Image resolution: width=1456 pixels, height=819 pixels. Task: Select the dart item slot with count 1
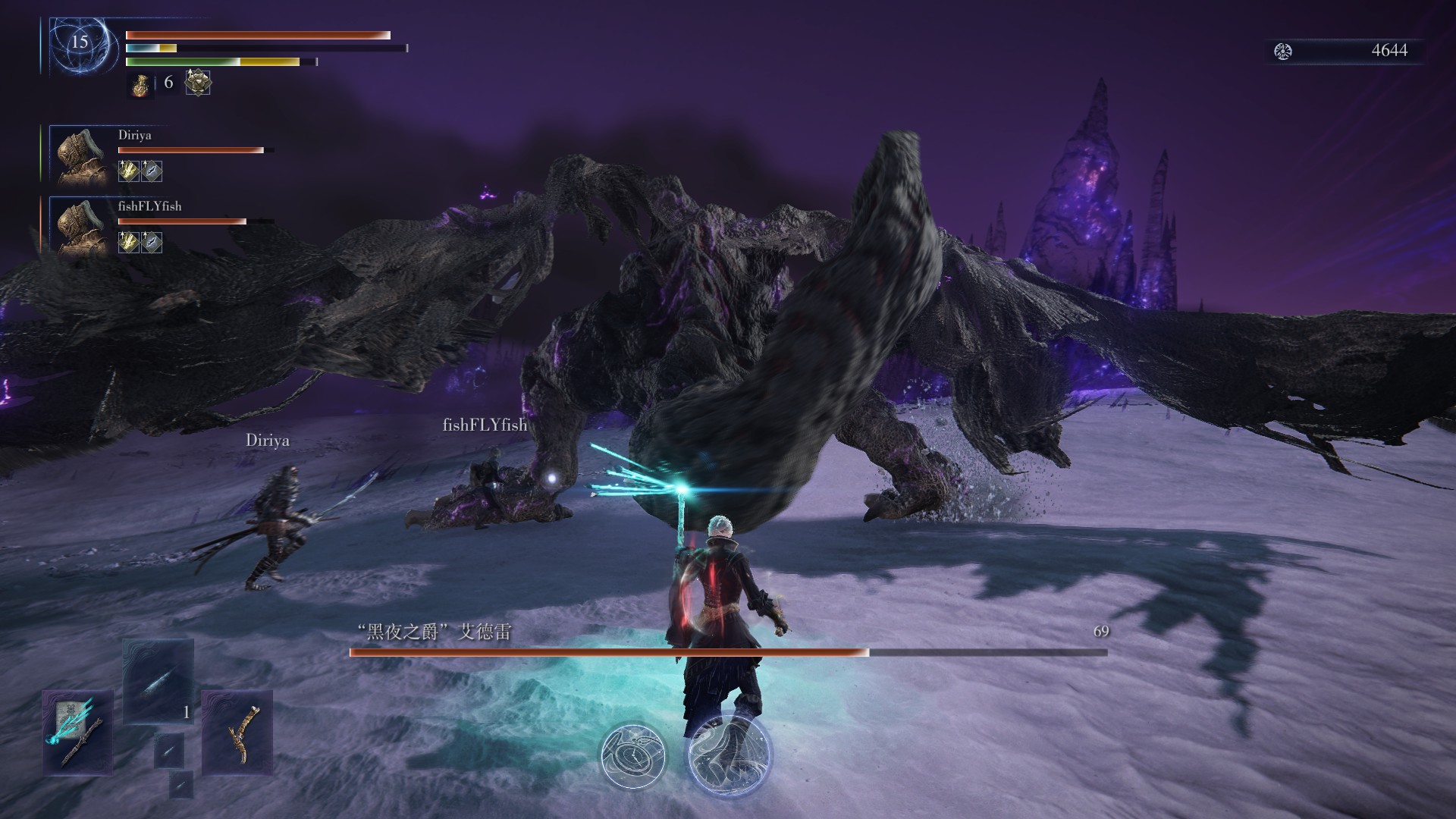tap(158, 682)
